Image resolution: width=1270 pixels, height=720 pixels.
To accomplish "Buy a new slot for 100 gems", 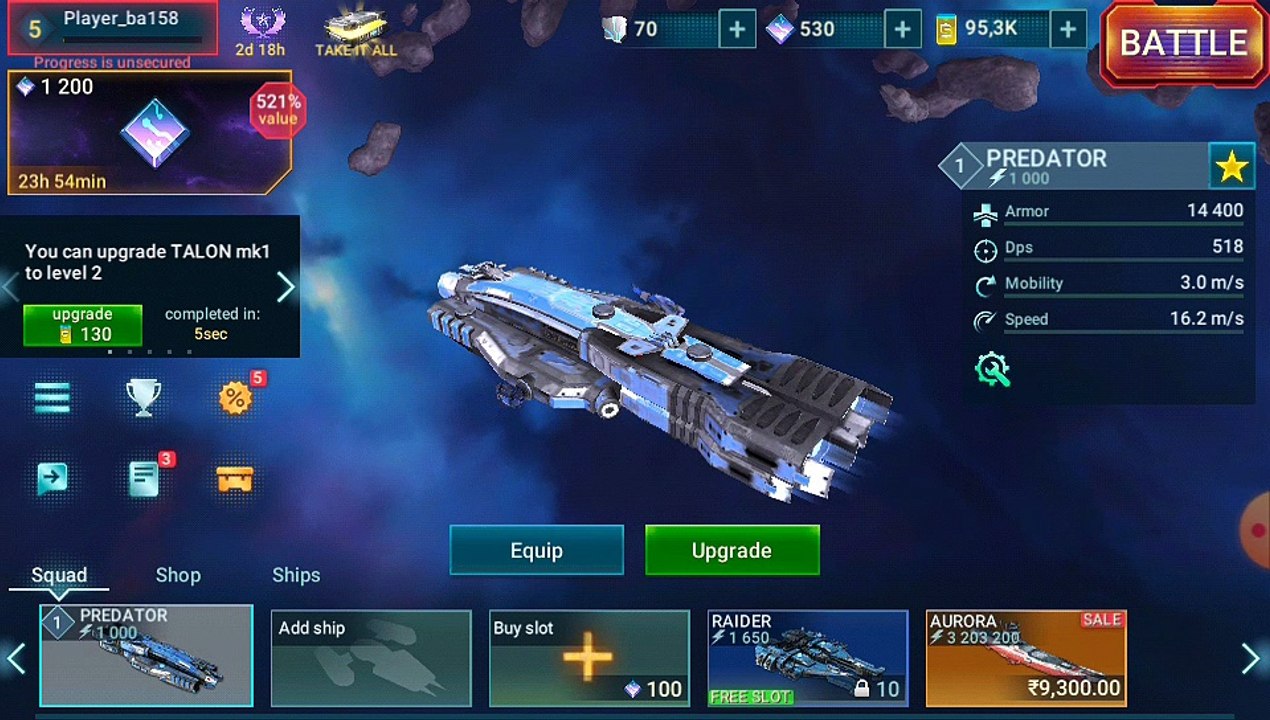I will pyautogui.click(x=589, y=657).
